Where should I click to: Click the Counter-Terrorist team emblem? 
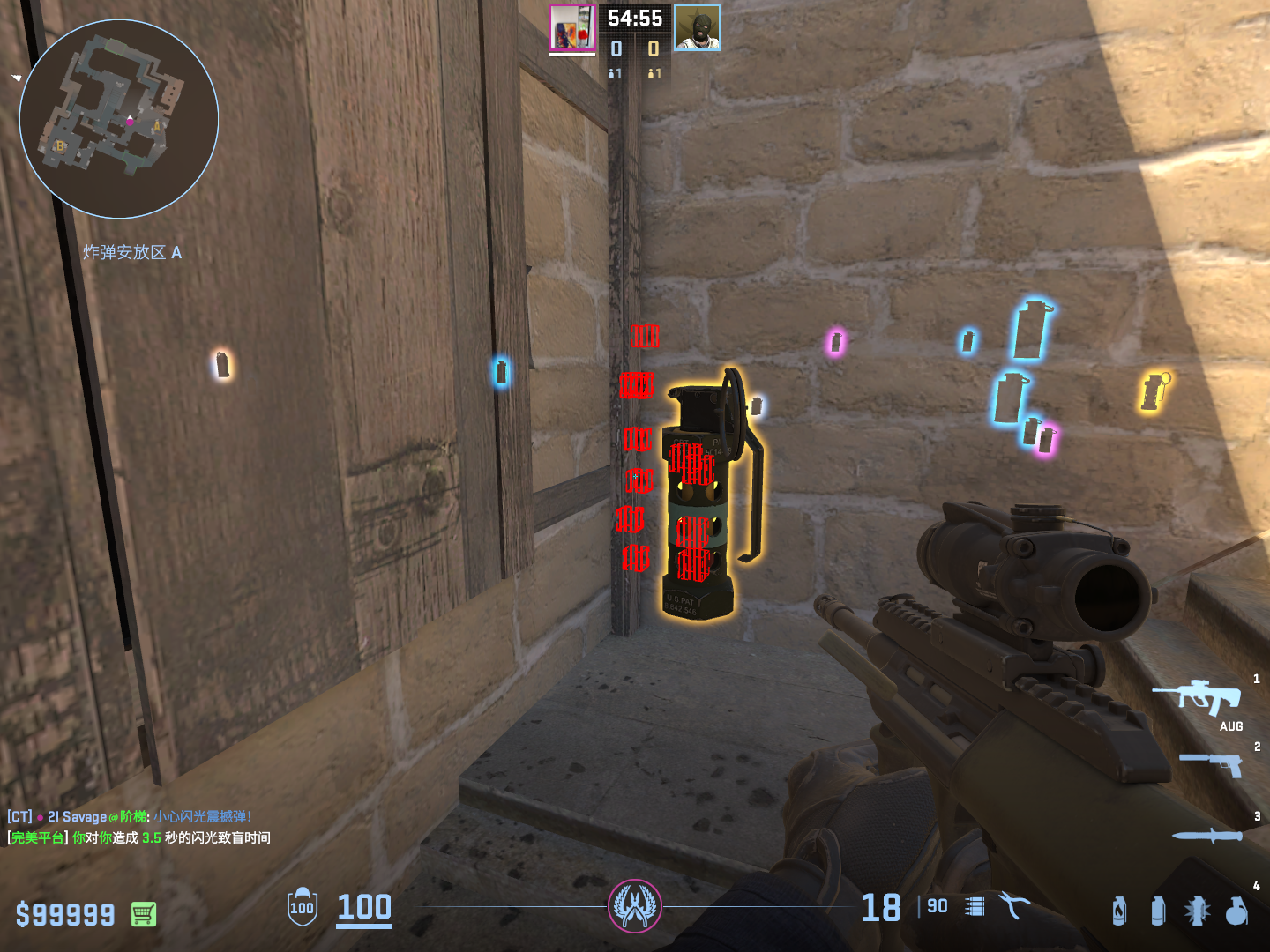[x=635, y=906]
